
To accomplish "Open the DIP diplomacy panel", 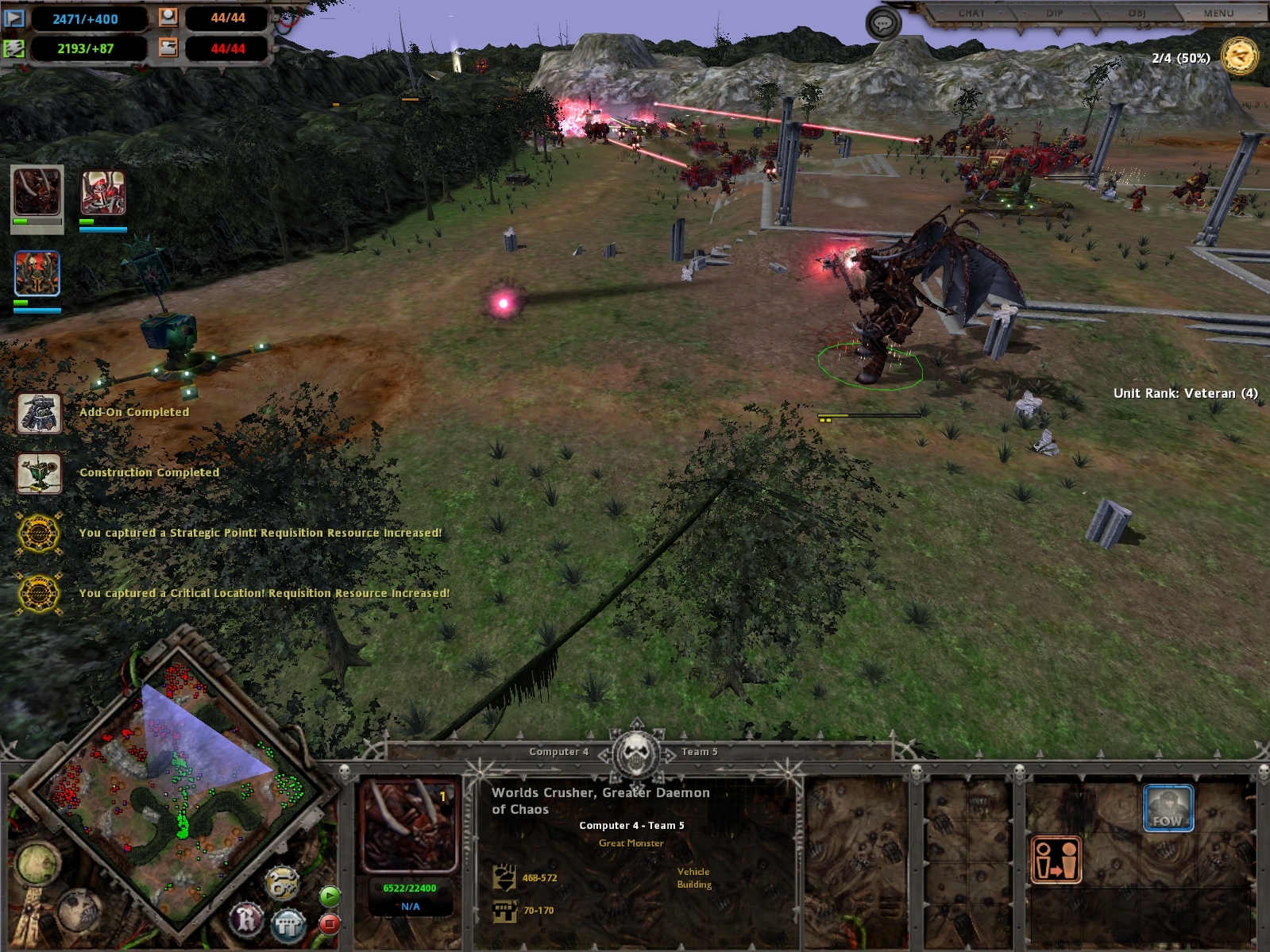I will coord(1055,13).
